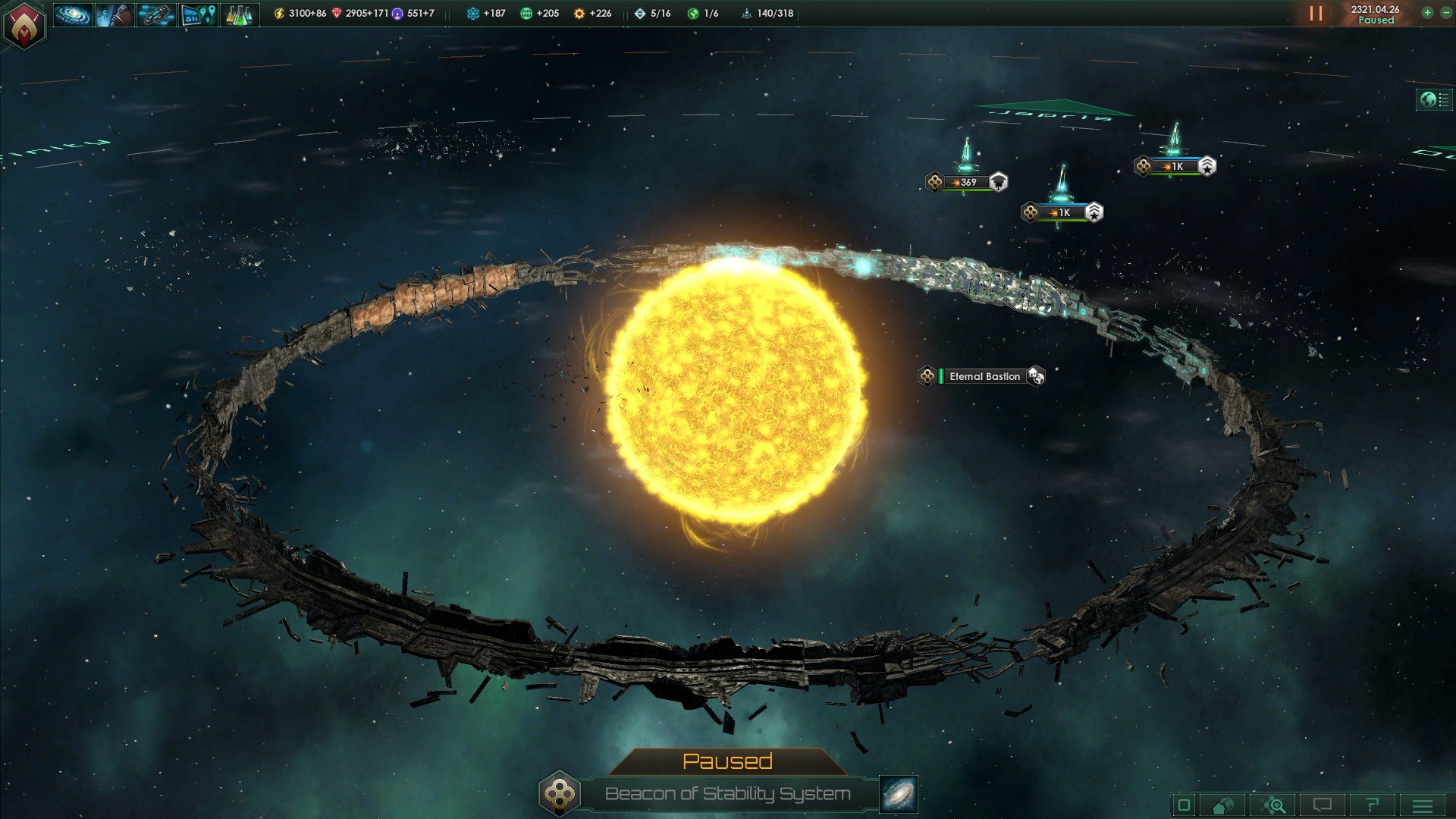Decrease game speed with the minus button
Image resolution: width=1456 pixels, height=819 pixels.
[x=1445, y=13]
